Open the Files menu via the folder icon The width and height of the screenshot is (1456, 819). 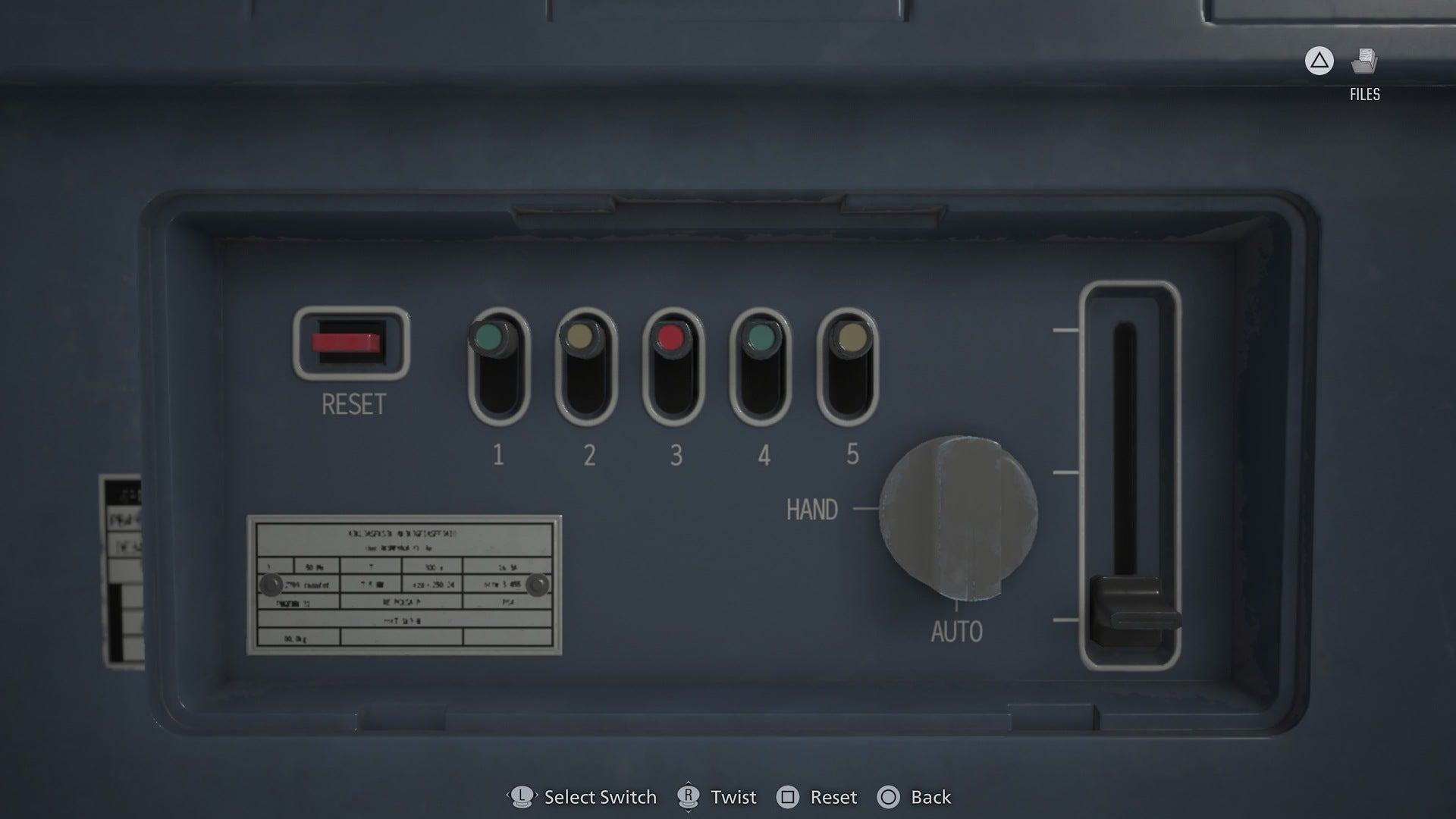[1365, 62]
